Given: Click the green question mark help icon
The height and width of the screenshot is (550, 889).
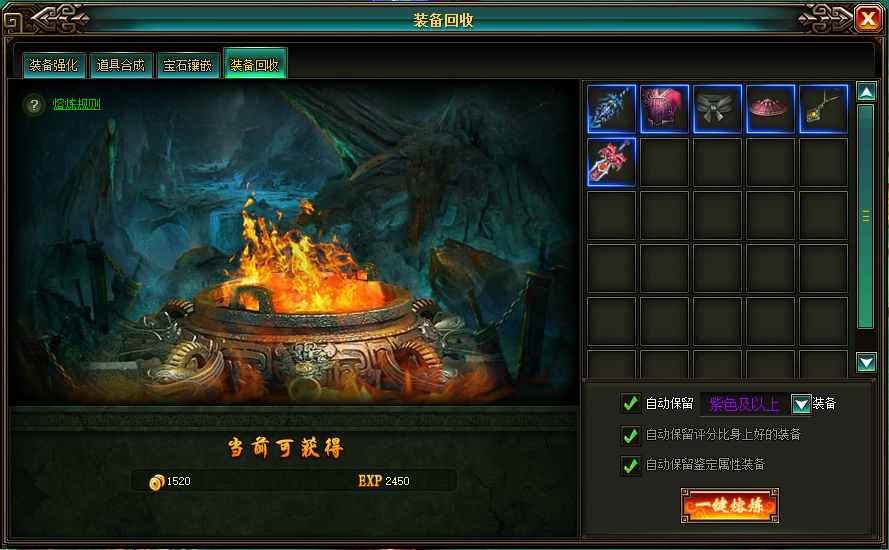Looking at the screenshot, I should (x=34, y=104).
